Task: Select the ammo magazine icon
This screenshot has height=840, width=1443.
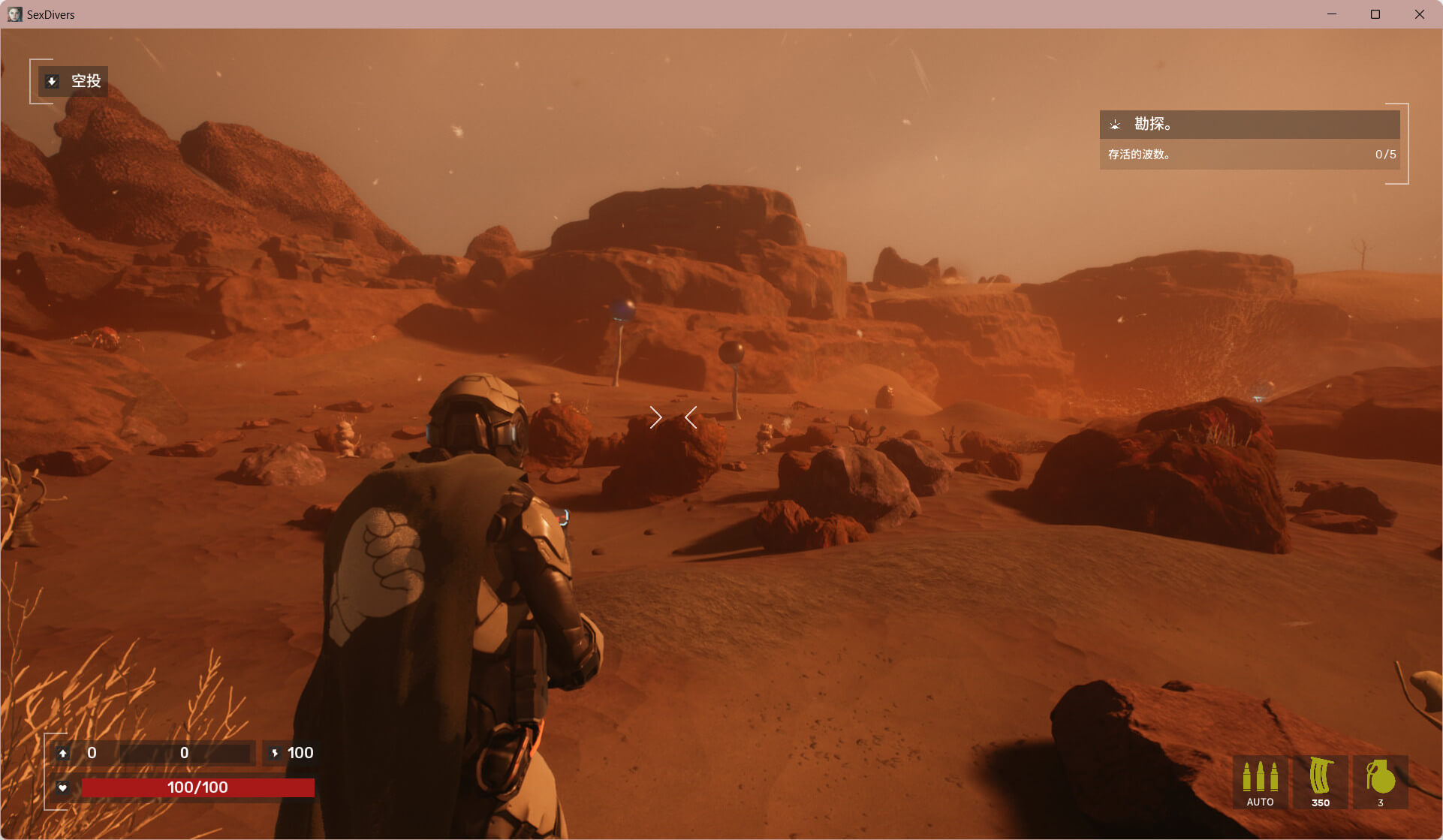Action: [1320, 781]
